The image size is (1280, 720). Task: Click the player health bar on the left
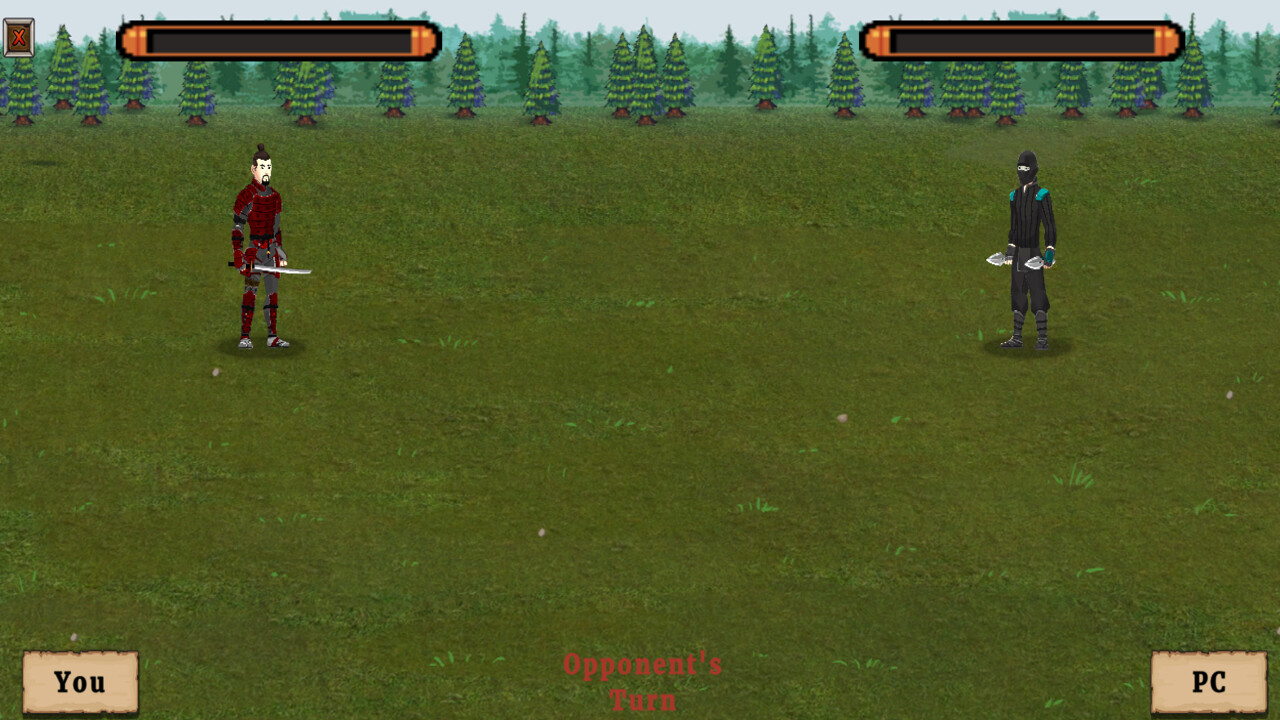280,40
